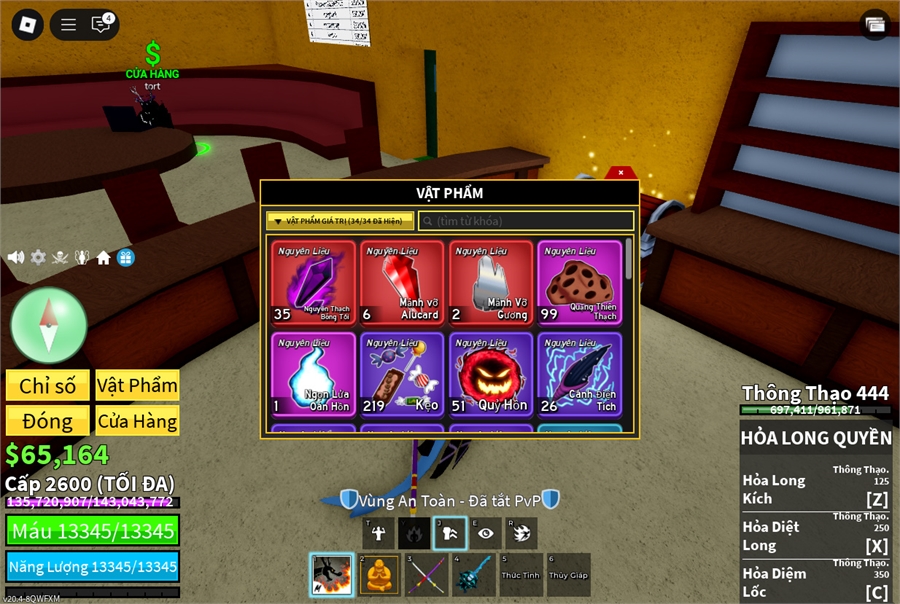Screen dimensions: 900x604
Task: Click the Vật Phẩm inventory button
Action: 137,386
